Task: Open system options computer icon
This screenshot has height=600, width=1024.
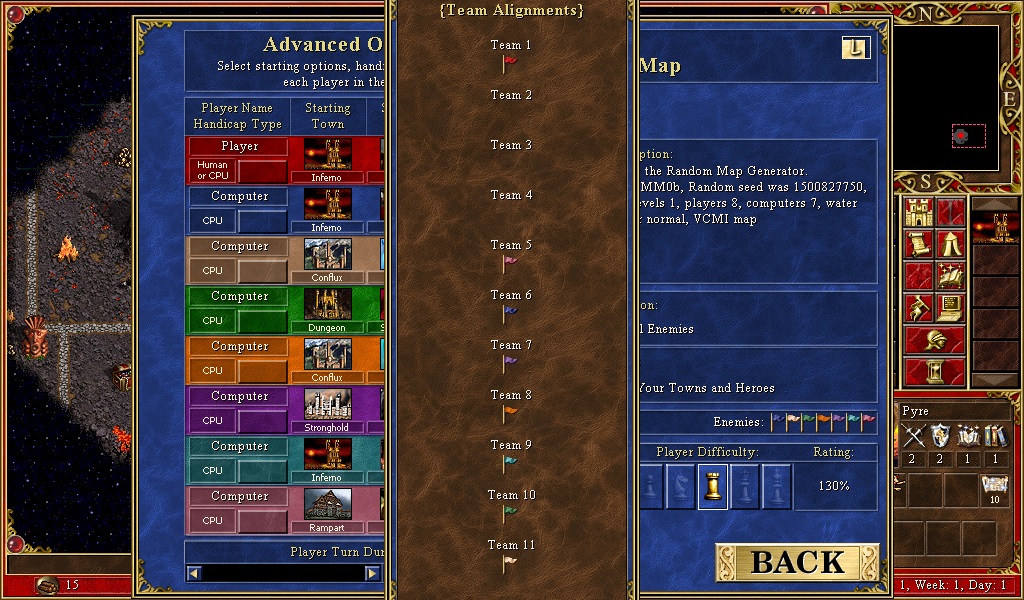Action: point(950,308)
